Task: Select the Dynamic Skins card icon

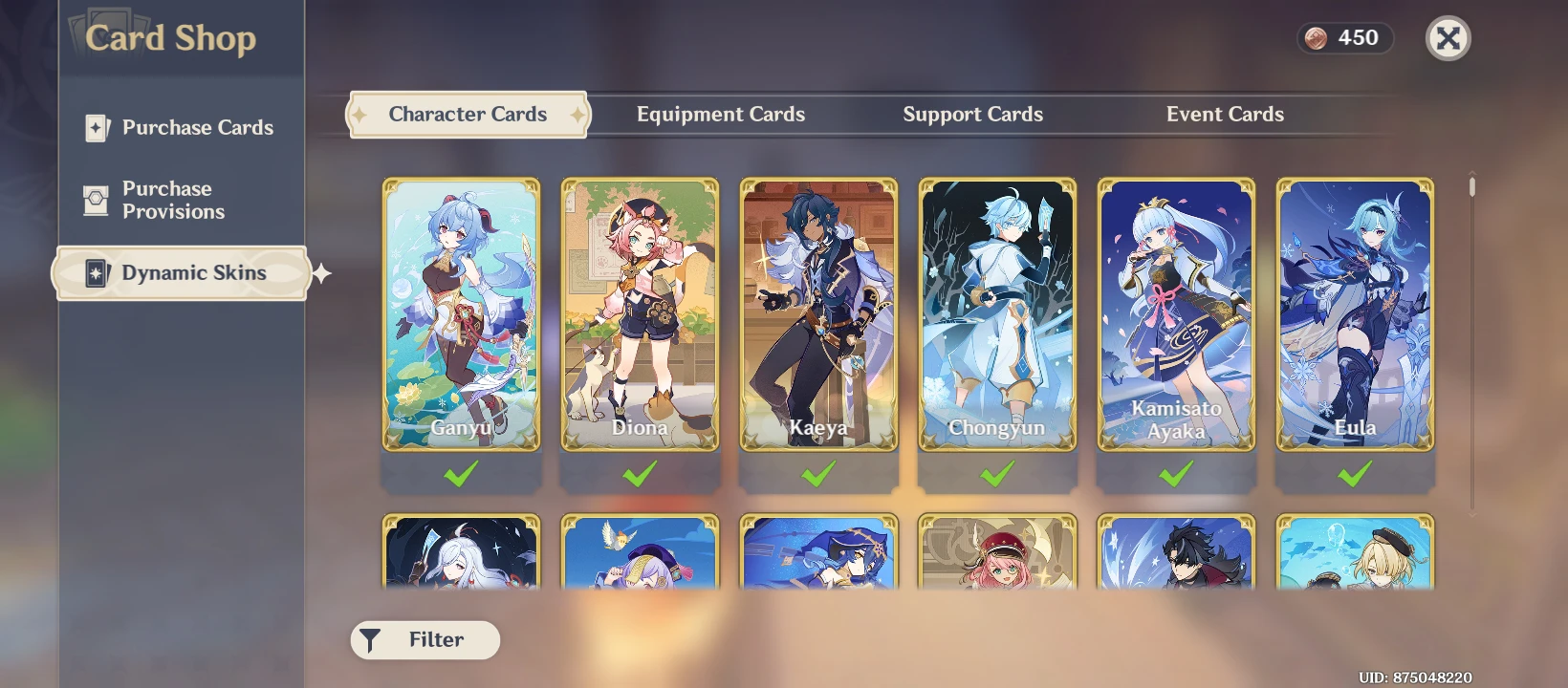Action: (95, 272)
